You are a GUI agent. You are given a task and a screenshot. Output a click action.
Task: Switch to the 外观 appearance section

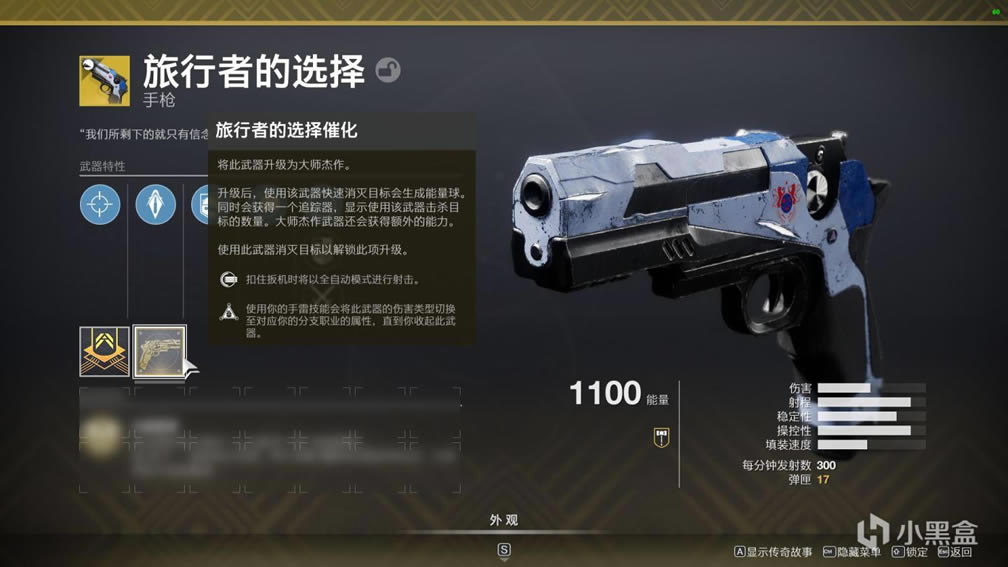point(504,521)
